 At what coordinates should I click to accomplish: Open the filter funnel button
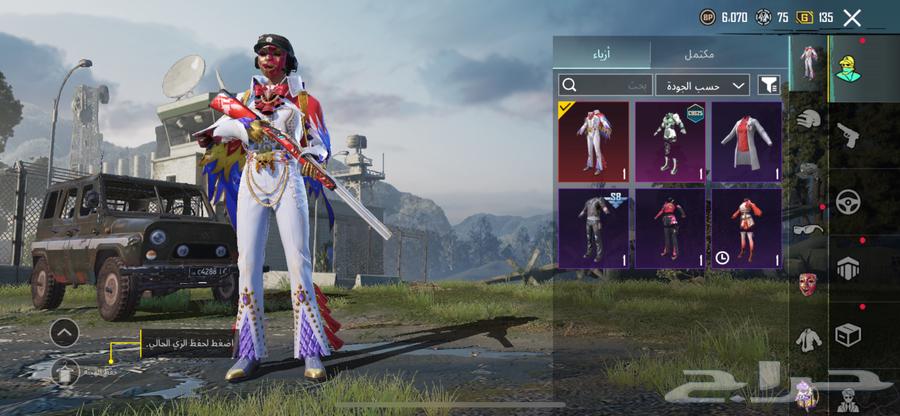pyautogui.click(x=769, y=85)
